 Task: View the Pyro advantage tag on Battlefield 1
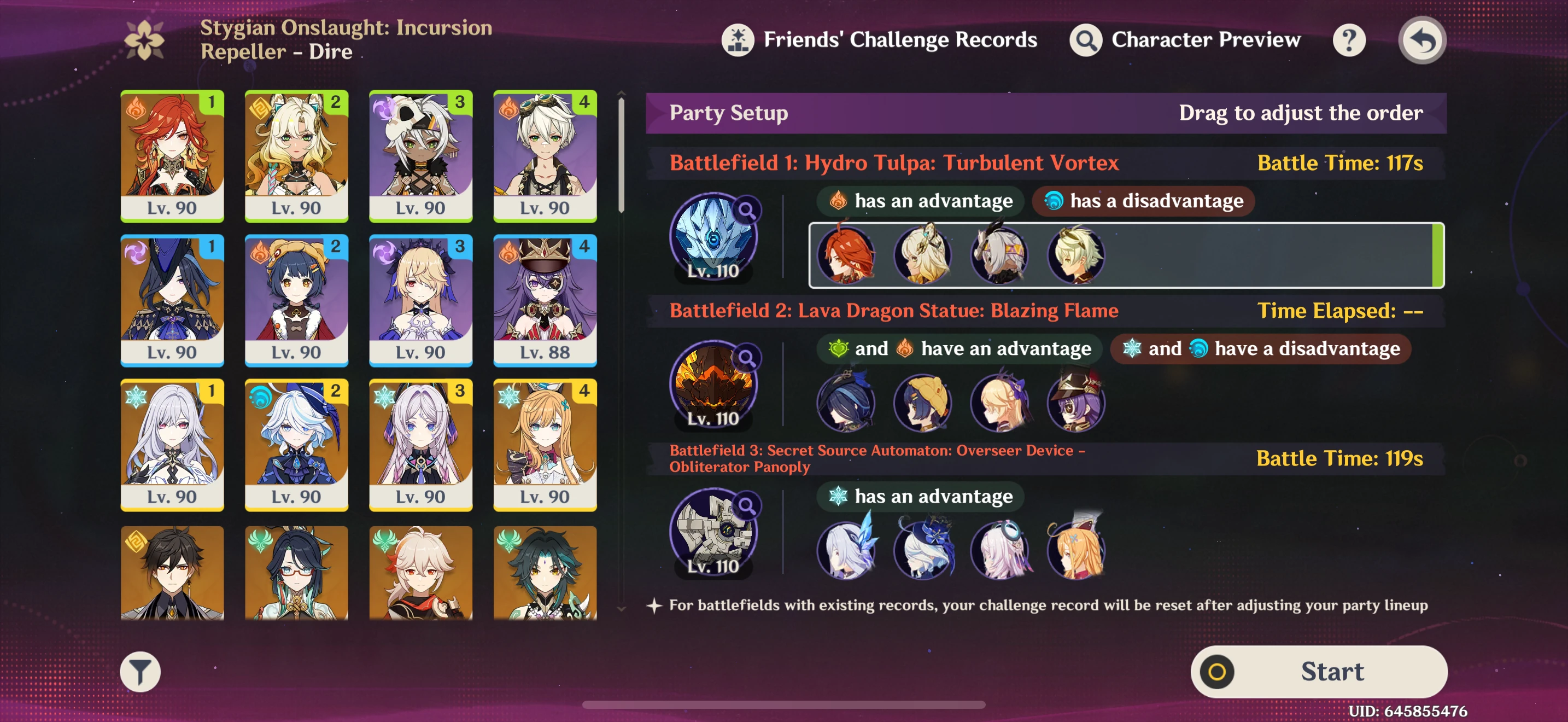click(919, 201)
